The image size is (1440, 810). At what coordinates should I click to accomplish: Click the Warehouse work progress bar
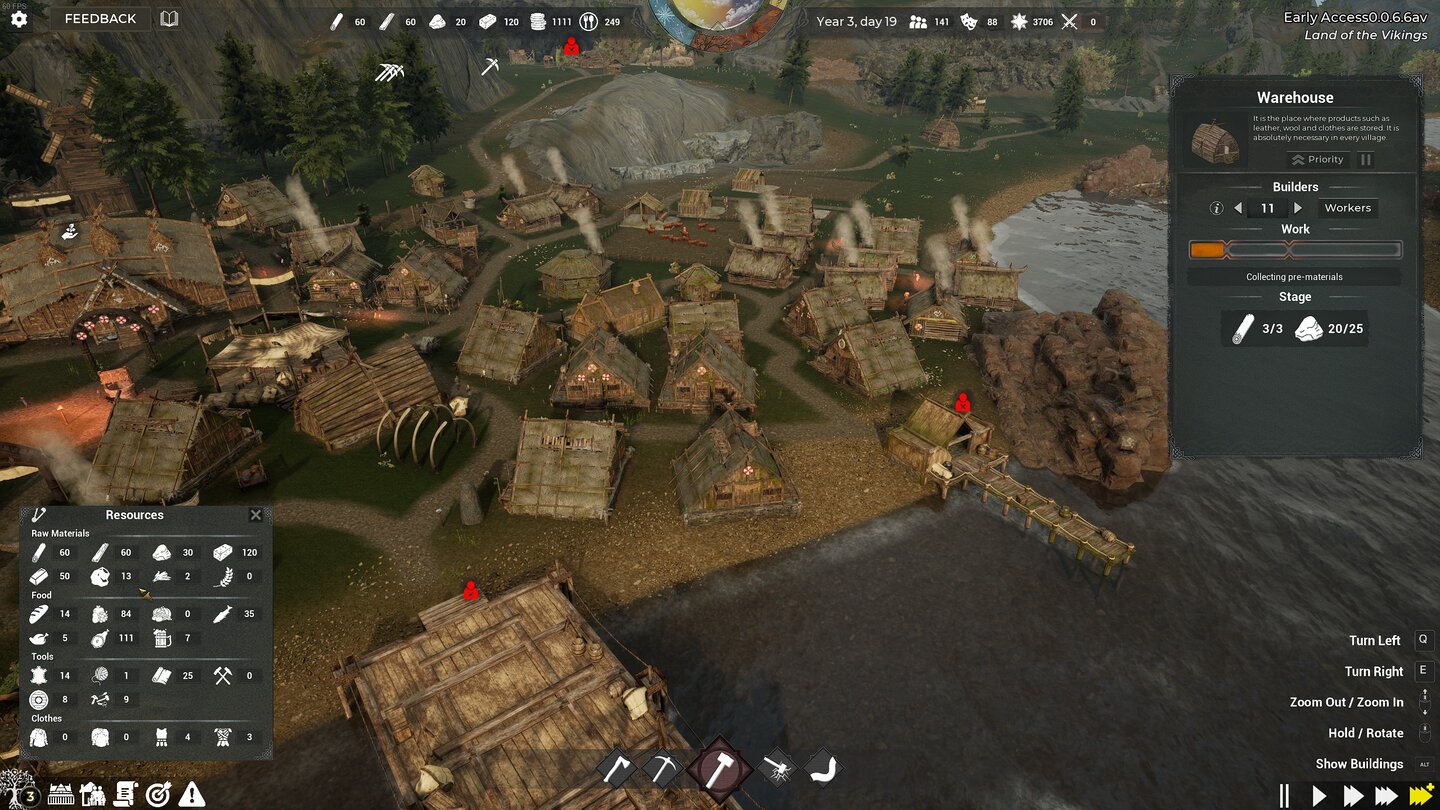pos(1295,249)
